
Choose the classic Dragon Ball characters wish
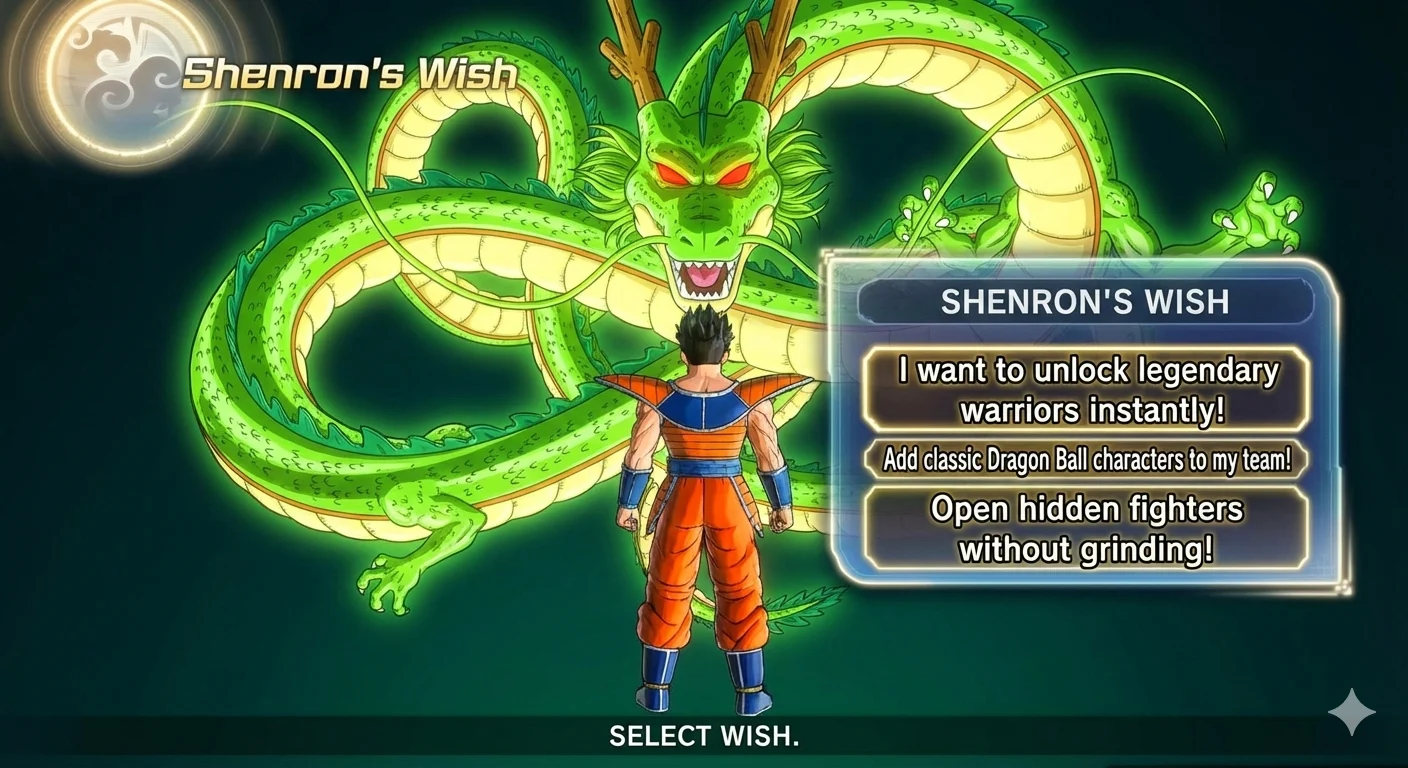point(1087,459)
